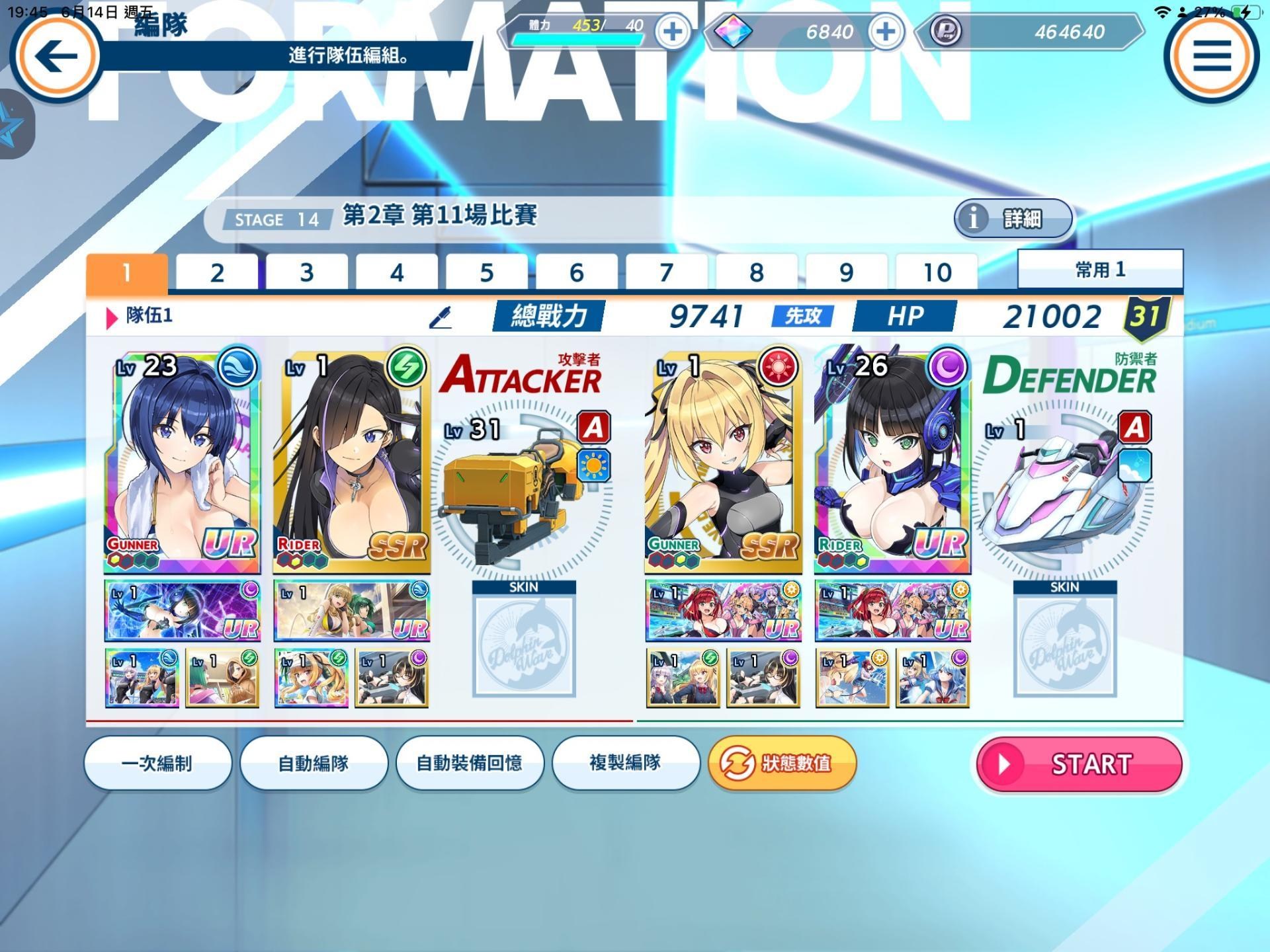
Task: Switch to team tab 2
Action: coord(216,270)
